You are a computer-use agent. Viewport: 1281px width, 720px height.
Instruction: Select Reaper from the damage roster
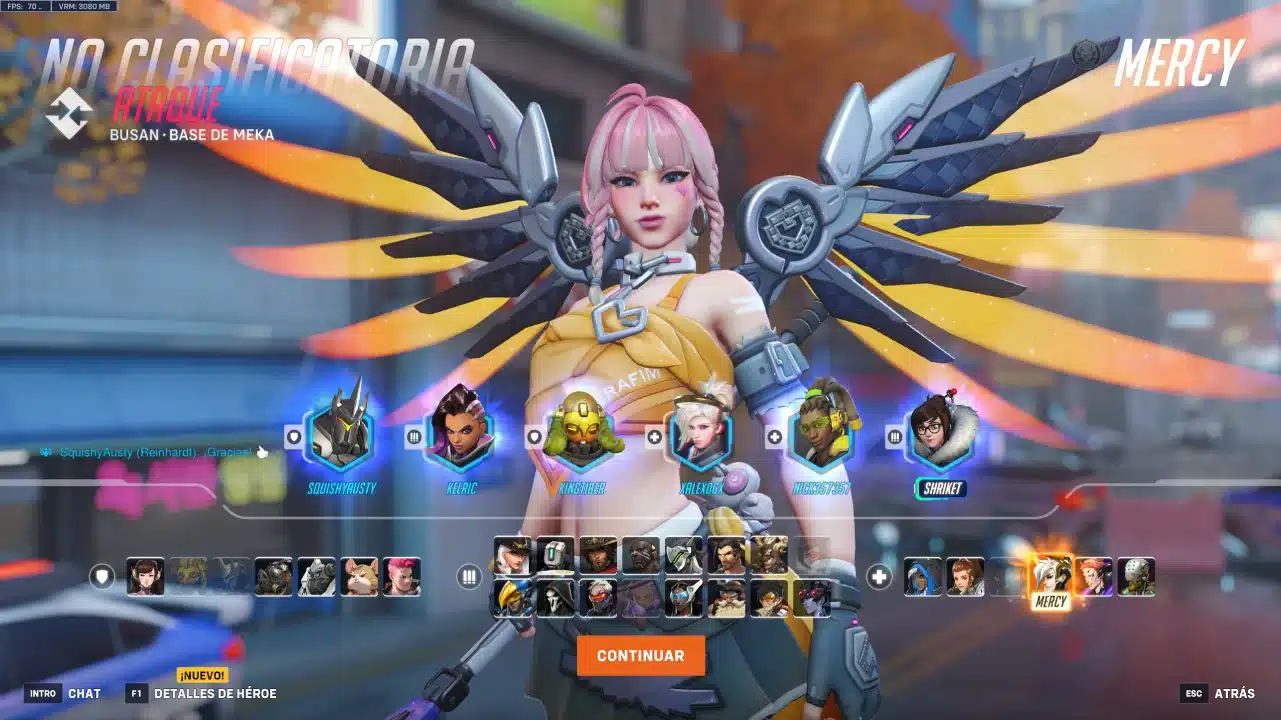click(x=554, y=598)
